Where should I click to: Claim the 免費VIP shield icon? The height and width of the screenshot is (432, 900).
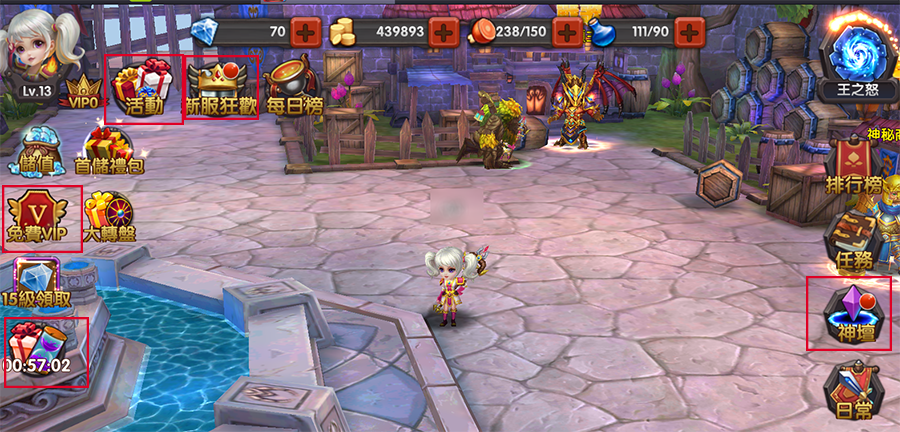tap(40, 217)
